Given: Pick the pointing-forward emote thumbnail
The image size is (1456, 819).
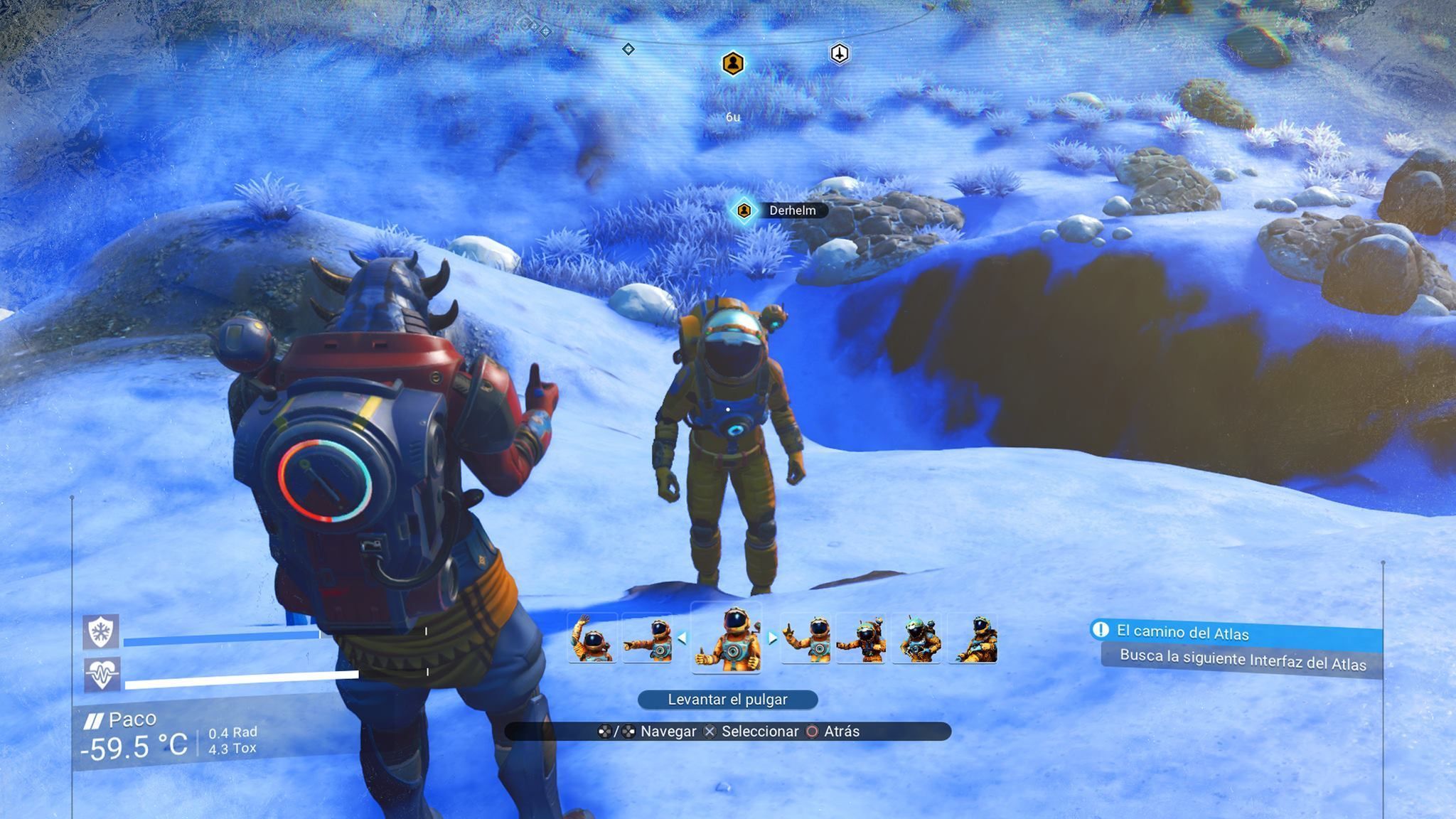Looking at the screenshot, I should coord(648,638).
